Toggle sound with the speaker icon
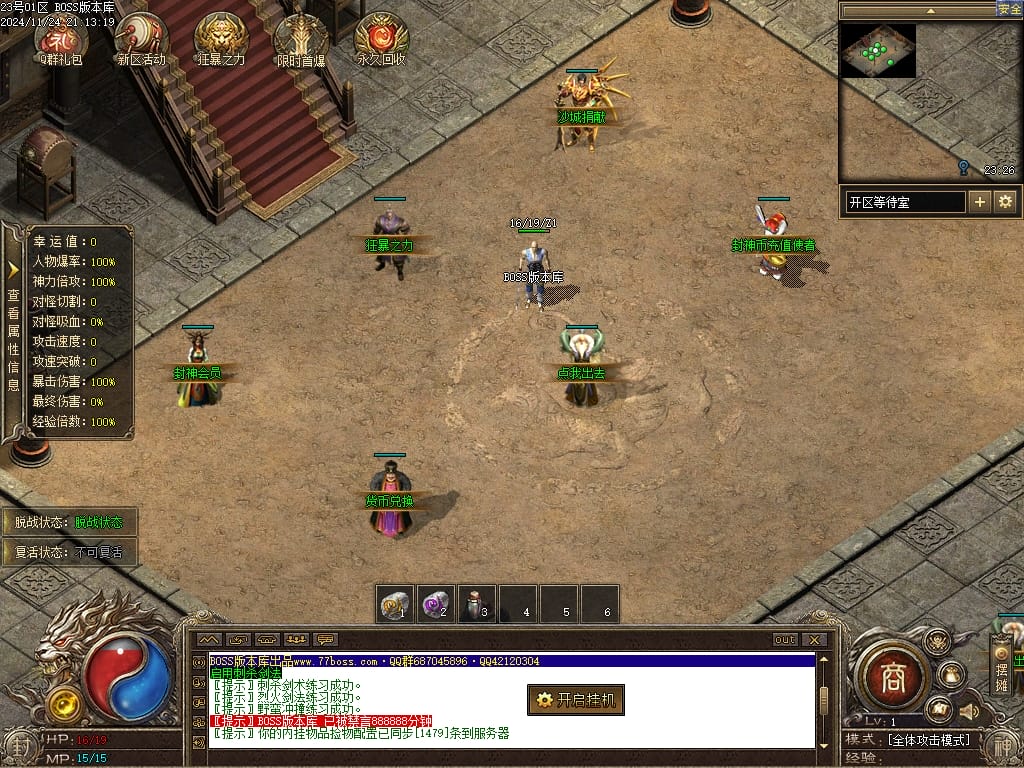 (968, 711)
